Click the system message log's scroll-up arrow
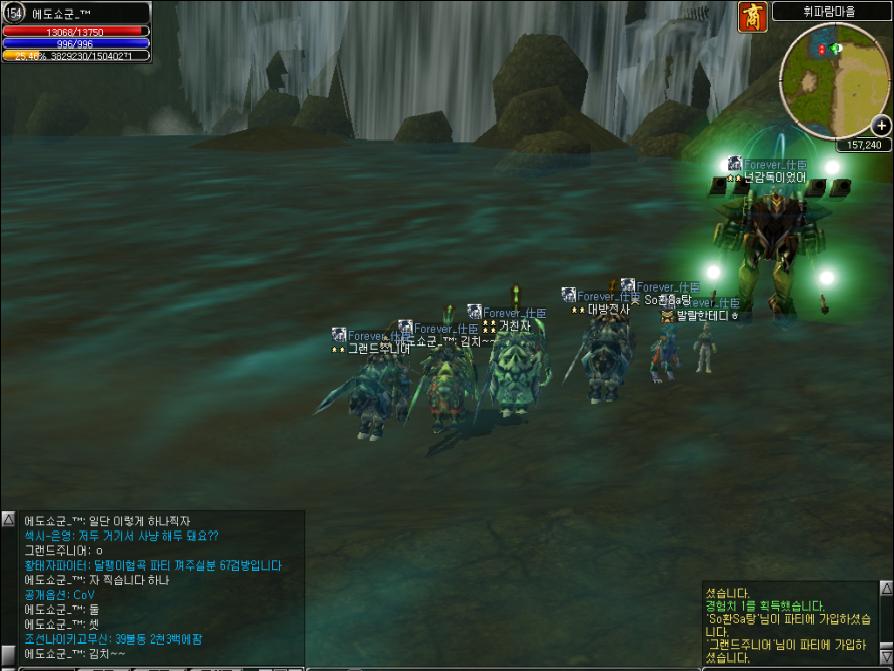This screenshot has width=894, height=671. [886, 588]
